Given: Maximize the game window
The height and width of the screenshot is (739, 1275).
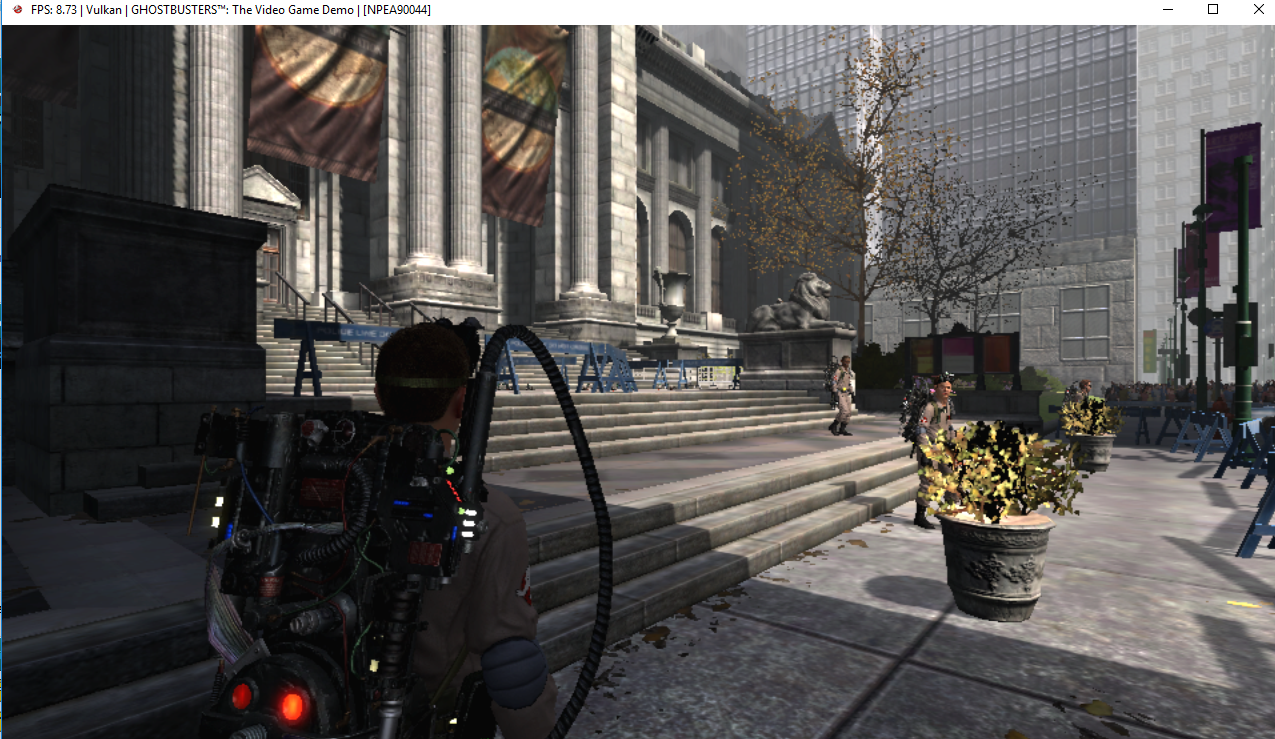Looking at the screenshot, I should 1212,9.
